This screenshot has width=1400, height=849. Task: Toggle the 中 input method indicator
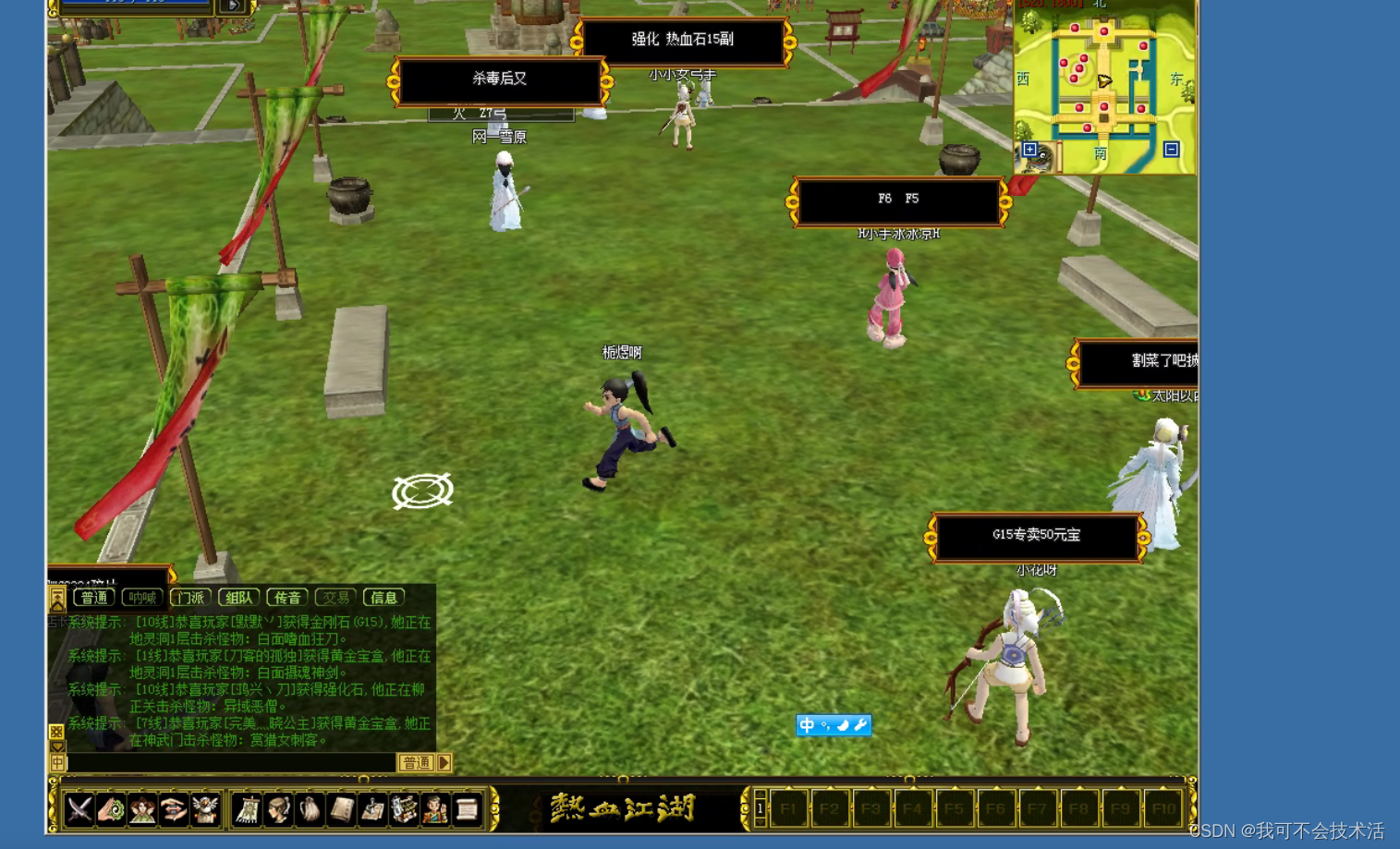point(807,725)
